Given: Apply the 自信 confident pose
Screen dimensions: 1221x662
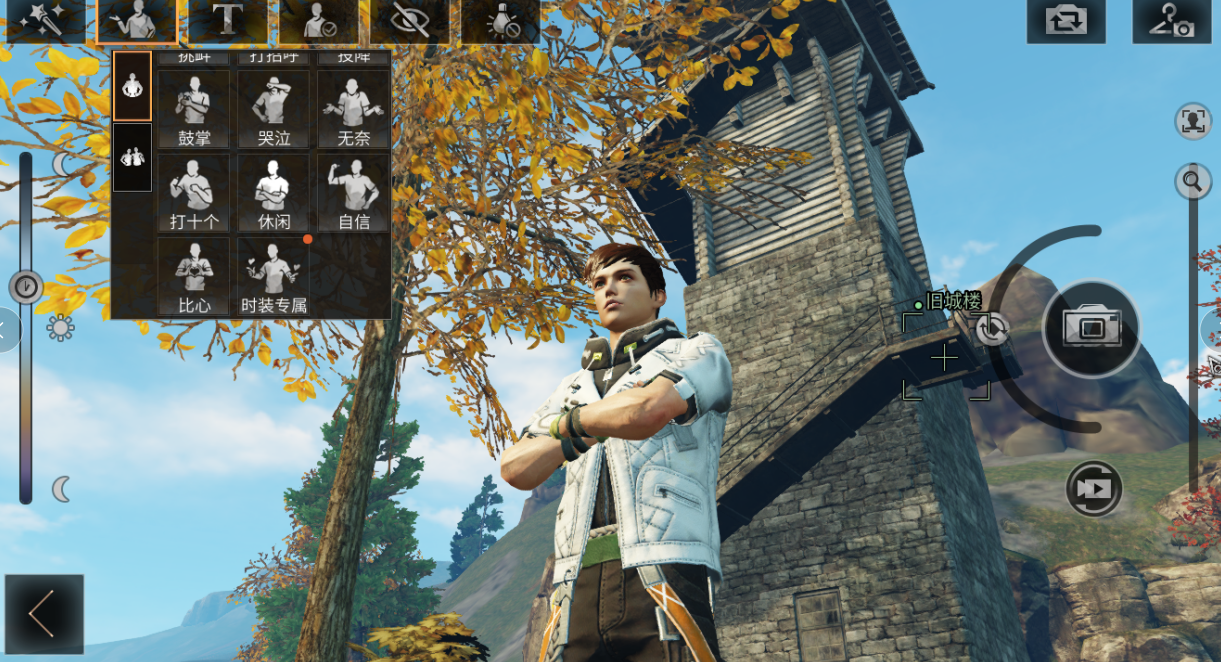Looking at the screenshot, I should 353,193.
